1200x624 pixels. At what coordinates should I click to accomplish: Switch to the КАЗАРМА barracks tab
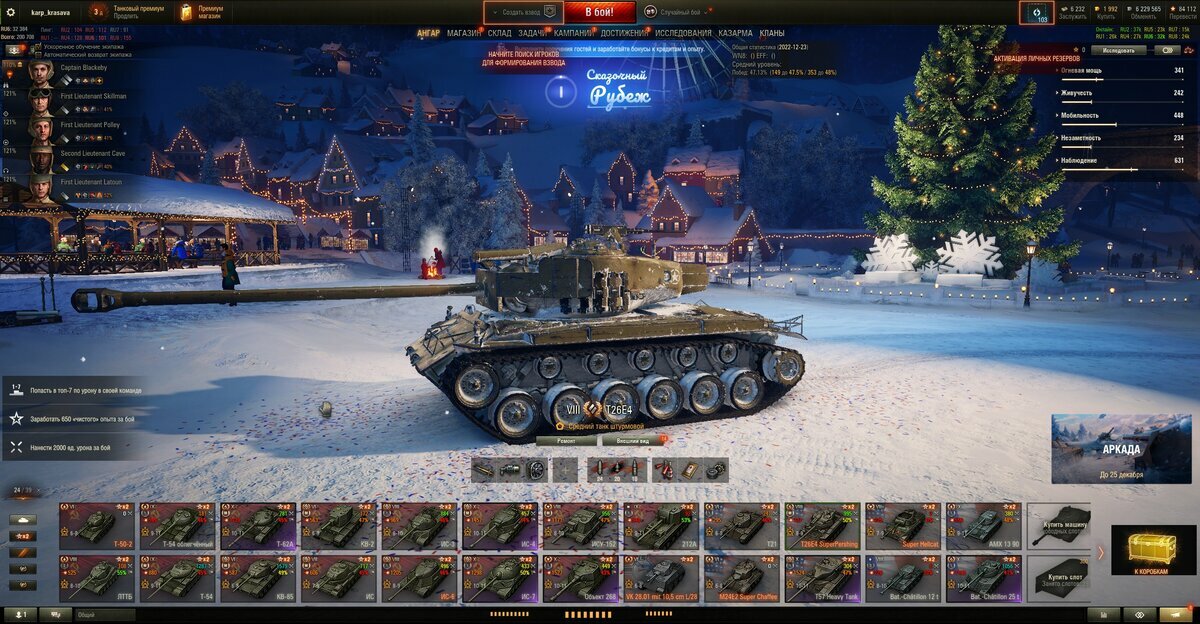tap(735, 33)
